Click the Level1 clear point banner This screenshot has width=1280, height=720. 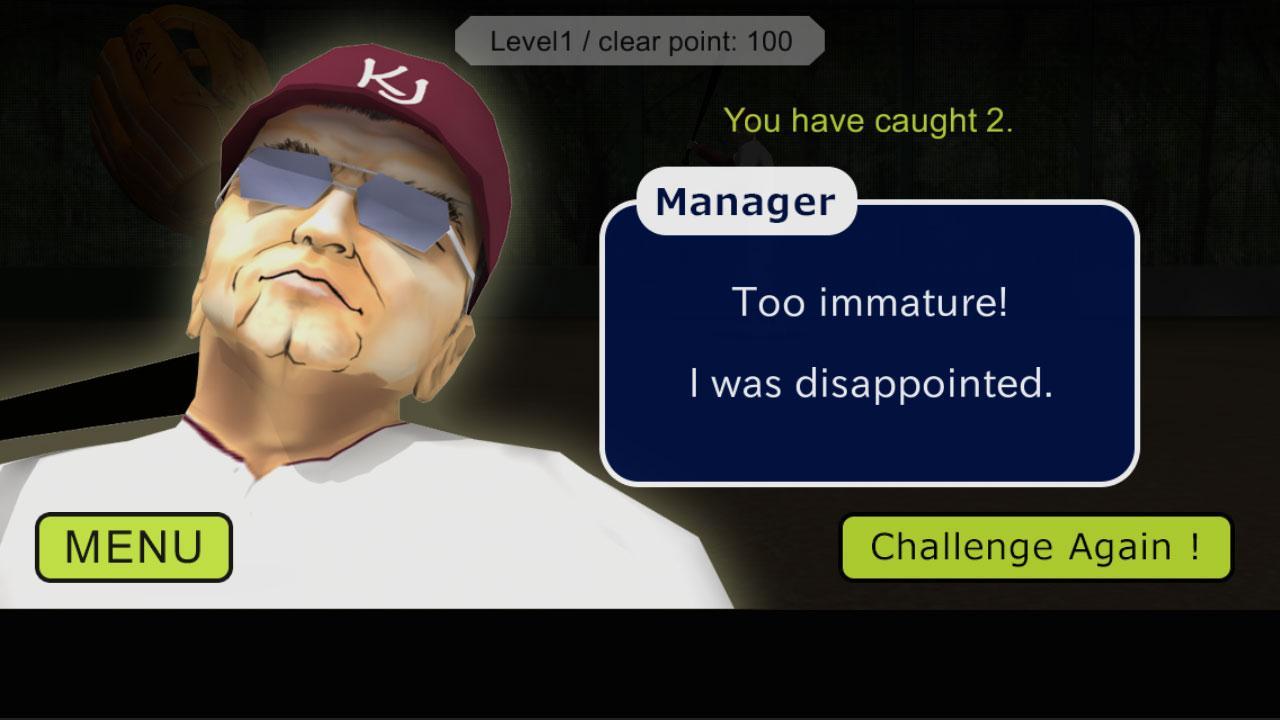point(640,41)
